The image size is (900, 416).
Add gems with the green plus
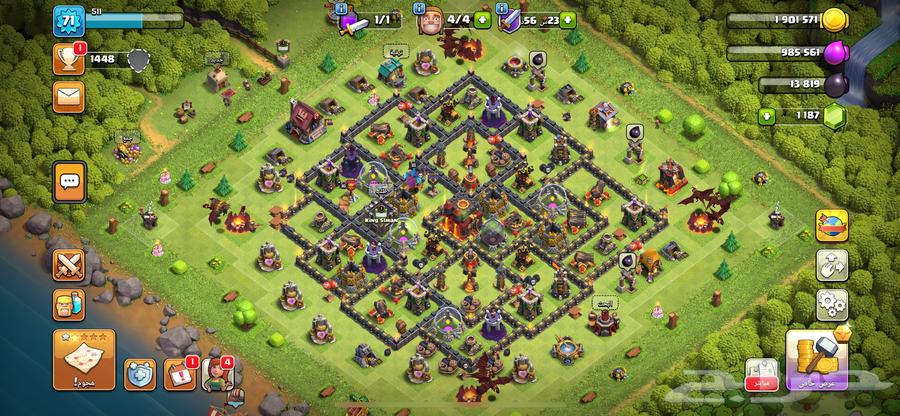(768, 116)
